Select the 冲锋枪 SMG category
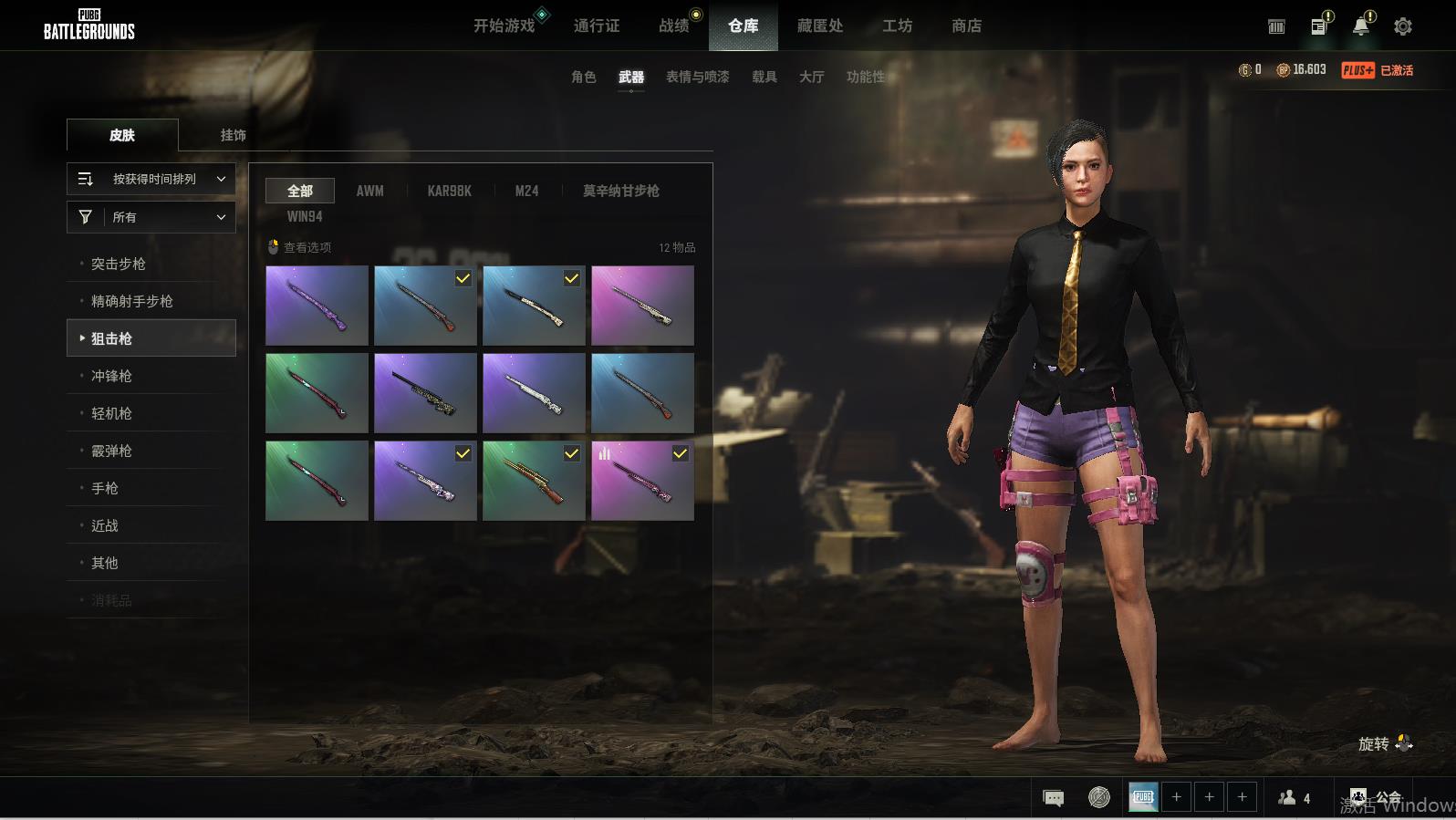Image resolution: width=1456 pixels, height=820 pixels. click(111, 376)
